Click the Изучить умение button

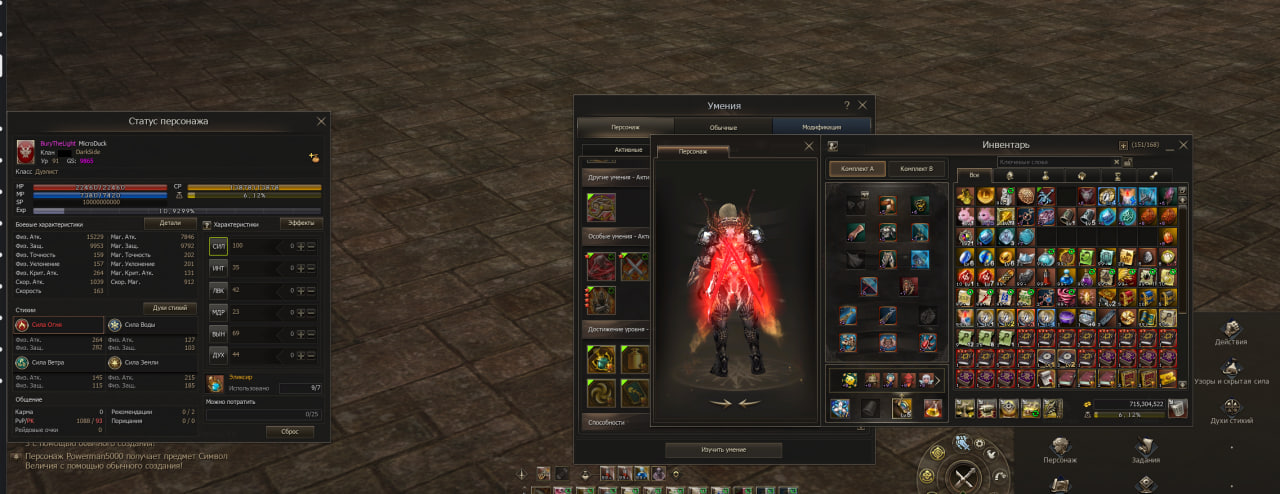coord(723,450)
